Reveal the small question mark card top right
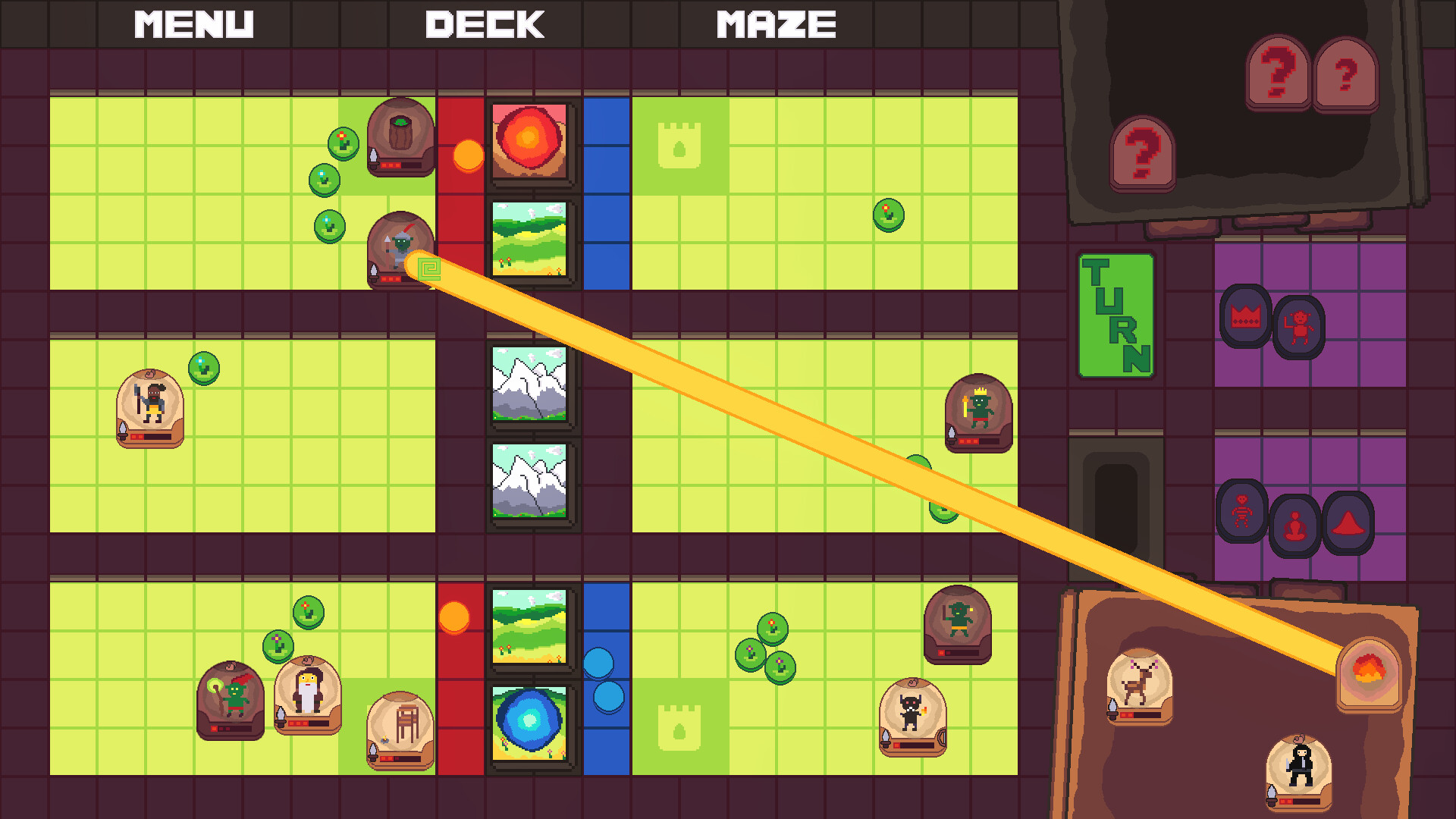The height and width of the screenshot is (819, 1456). [x=1347, y=76]
